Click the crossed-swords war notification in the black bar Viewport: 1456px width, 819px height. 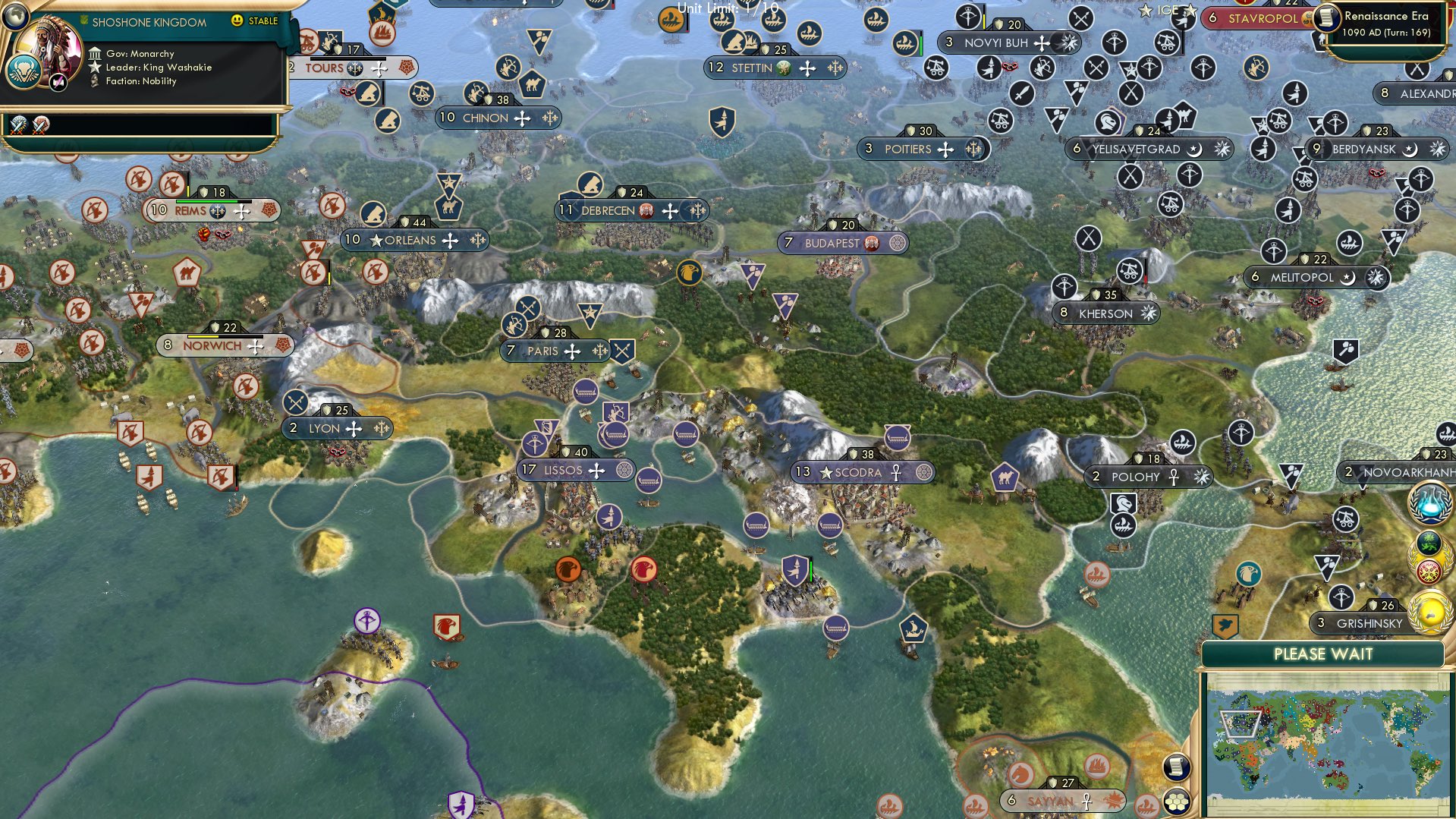17,126
